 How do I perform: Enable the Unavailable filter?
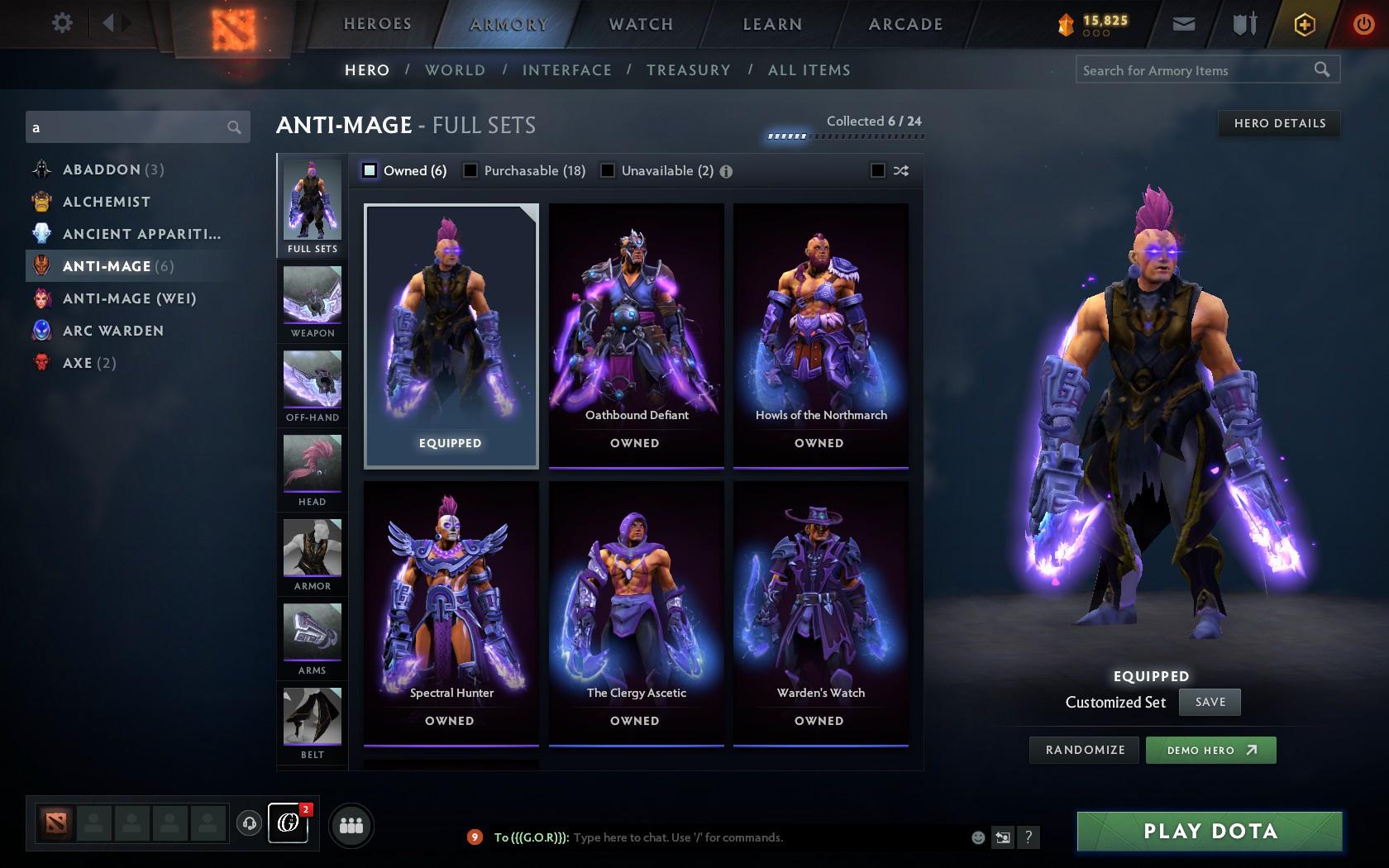609,170
